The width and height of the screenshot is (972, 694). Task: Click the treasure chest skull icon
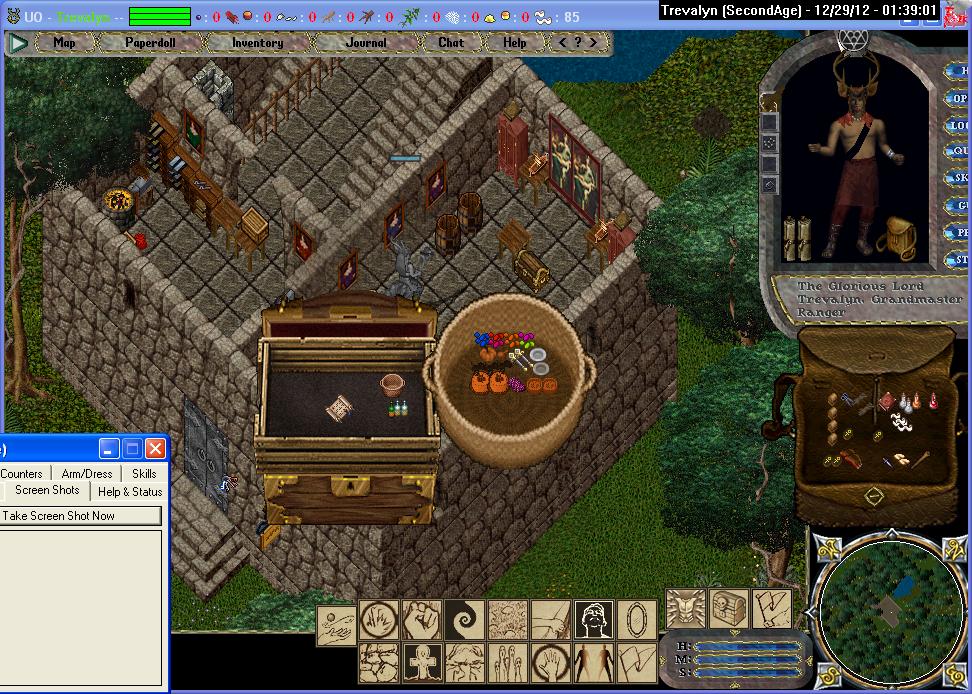pos(728,609)
